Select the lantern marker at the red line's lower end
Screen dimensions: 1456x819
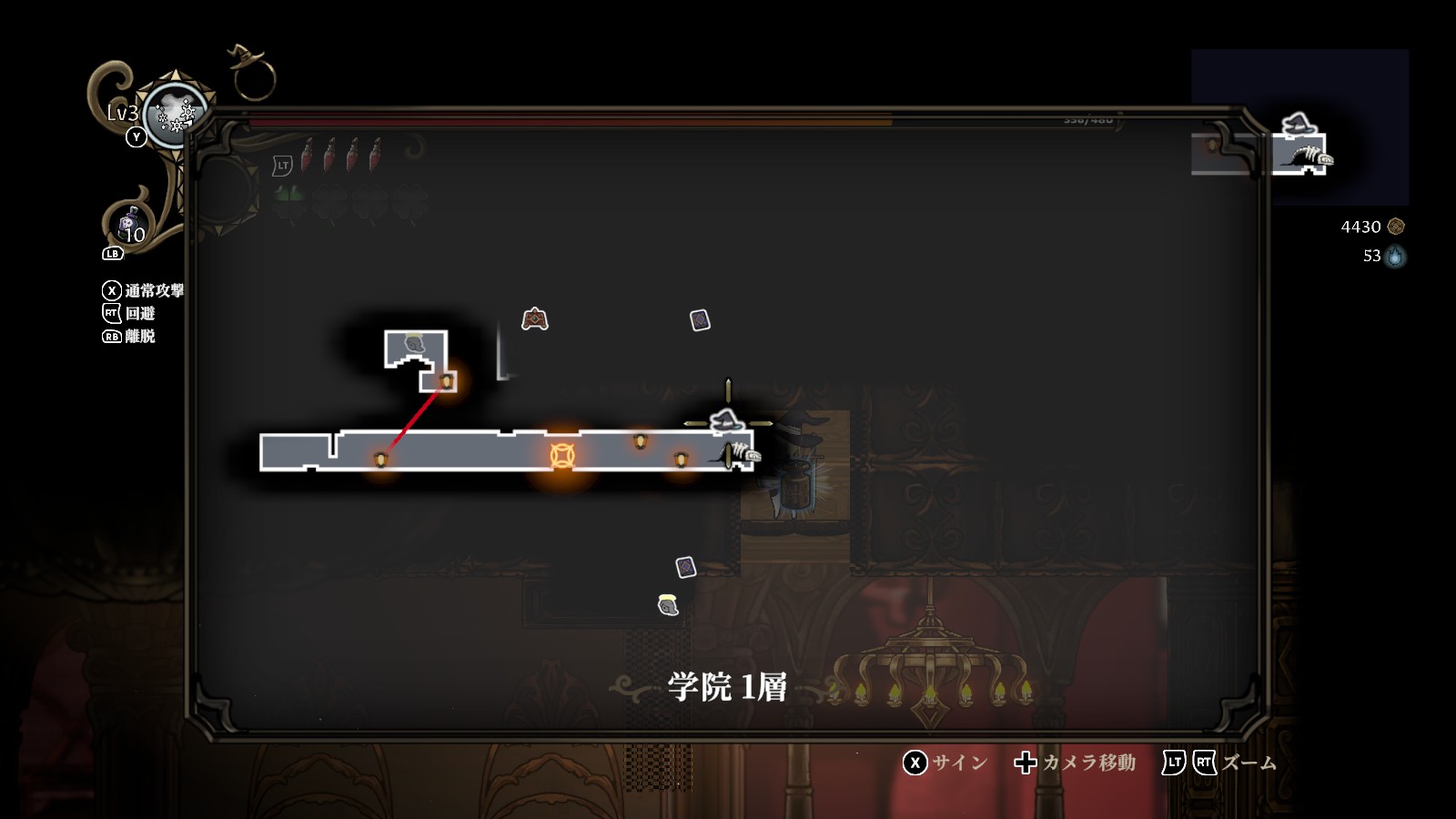380,460
